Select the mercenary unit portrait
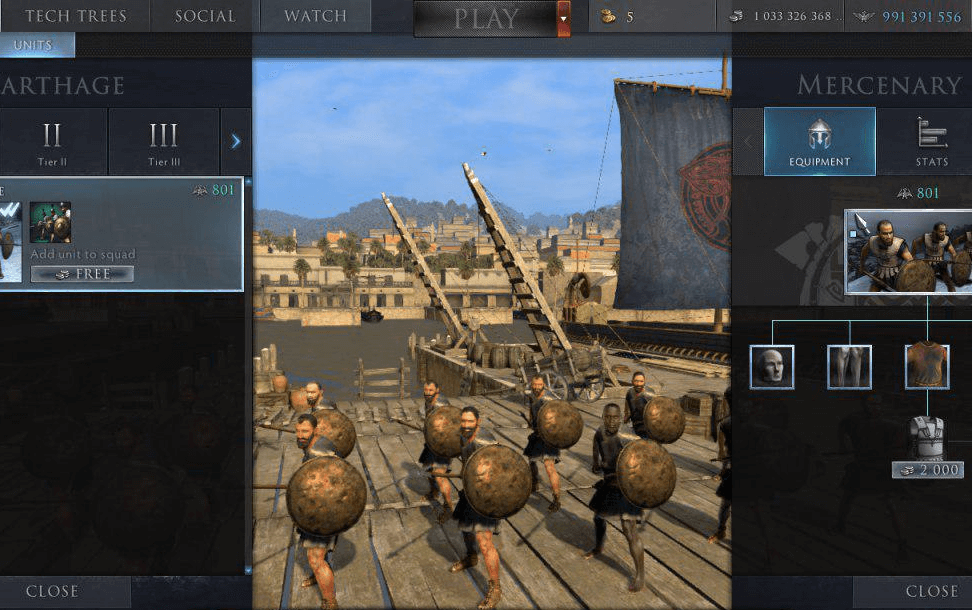Screen dimensions: 973x610 pyautogui.click(x=908, y=251)
